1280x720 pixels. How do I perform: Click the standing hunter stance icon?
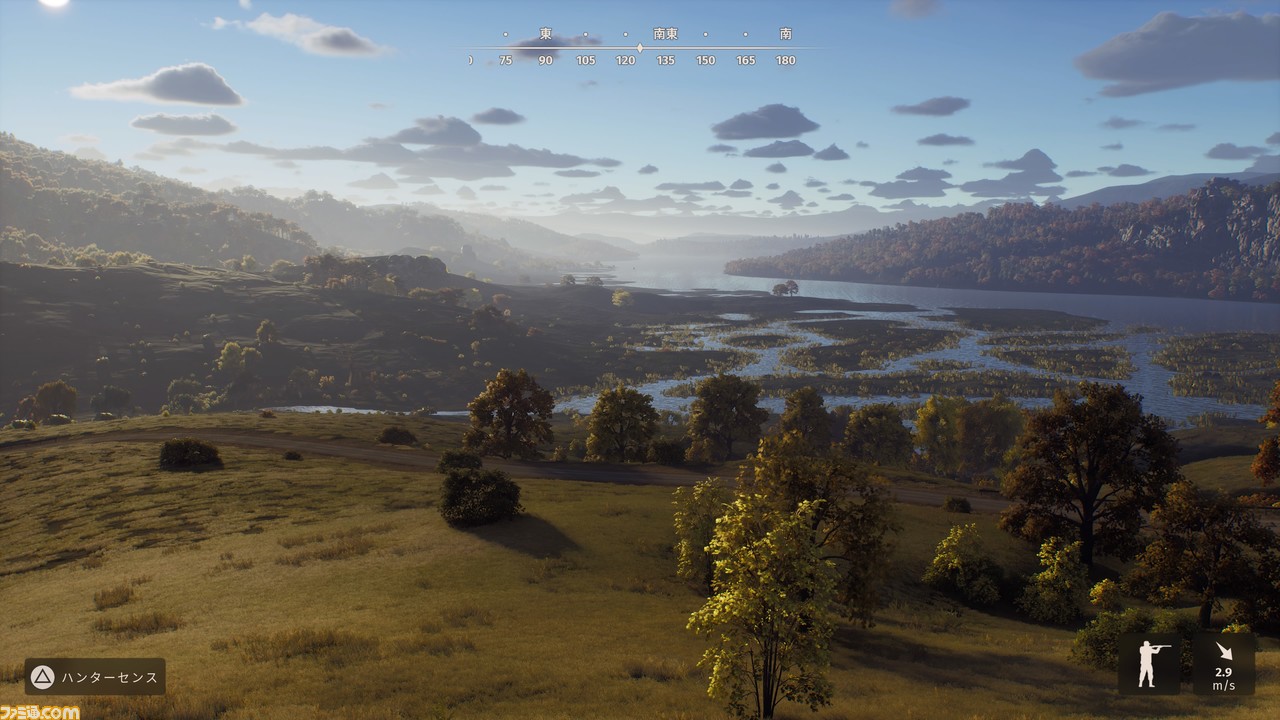click(x=1149, y=664)
